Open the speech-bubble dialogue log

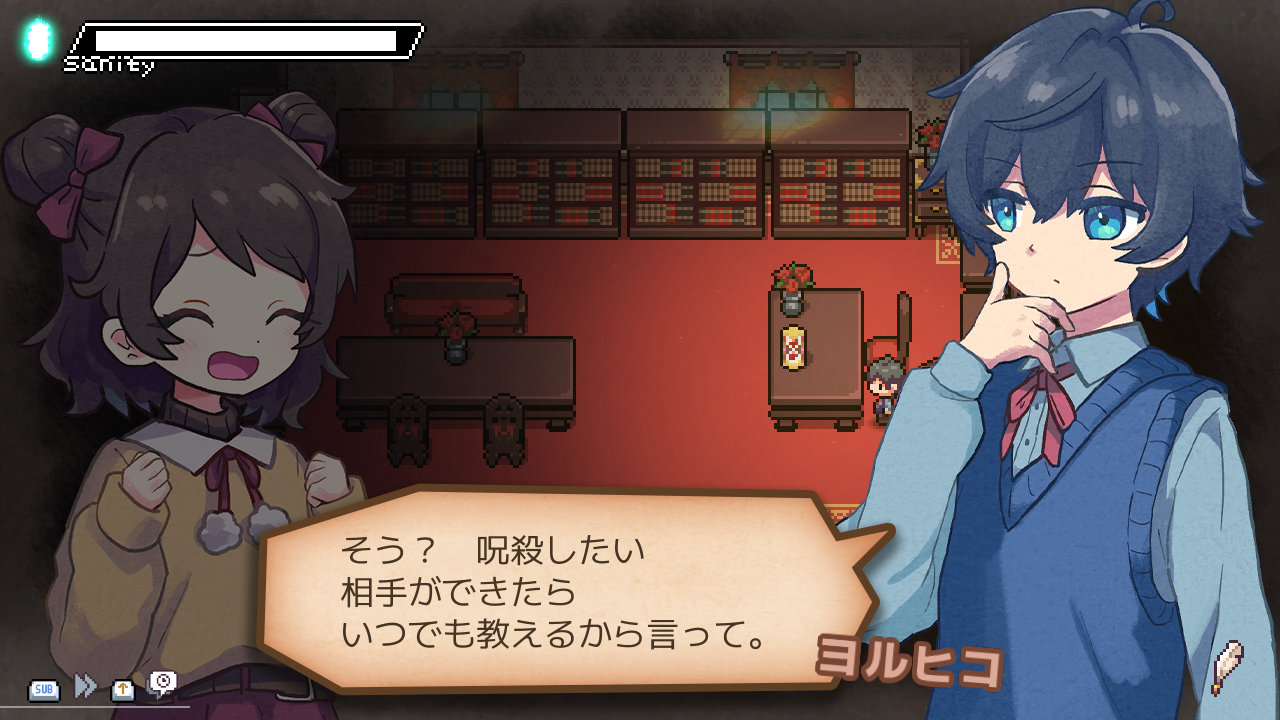pos(162,683)
